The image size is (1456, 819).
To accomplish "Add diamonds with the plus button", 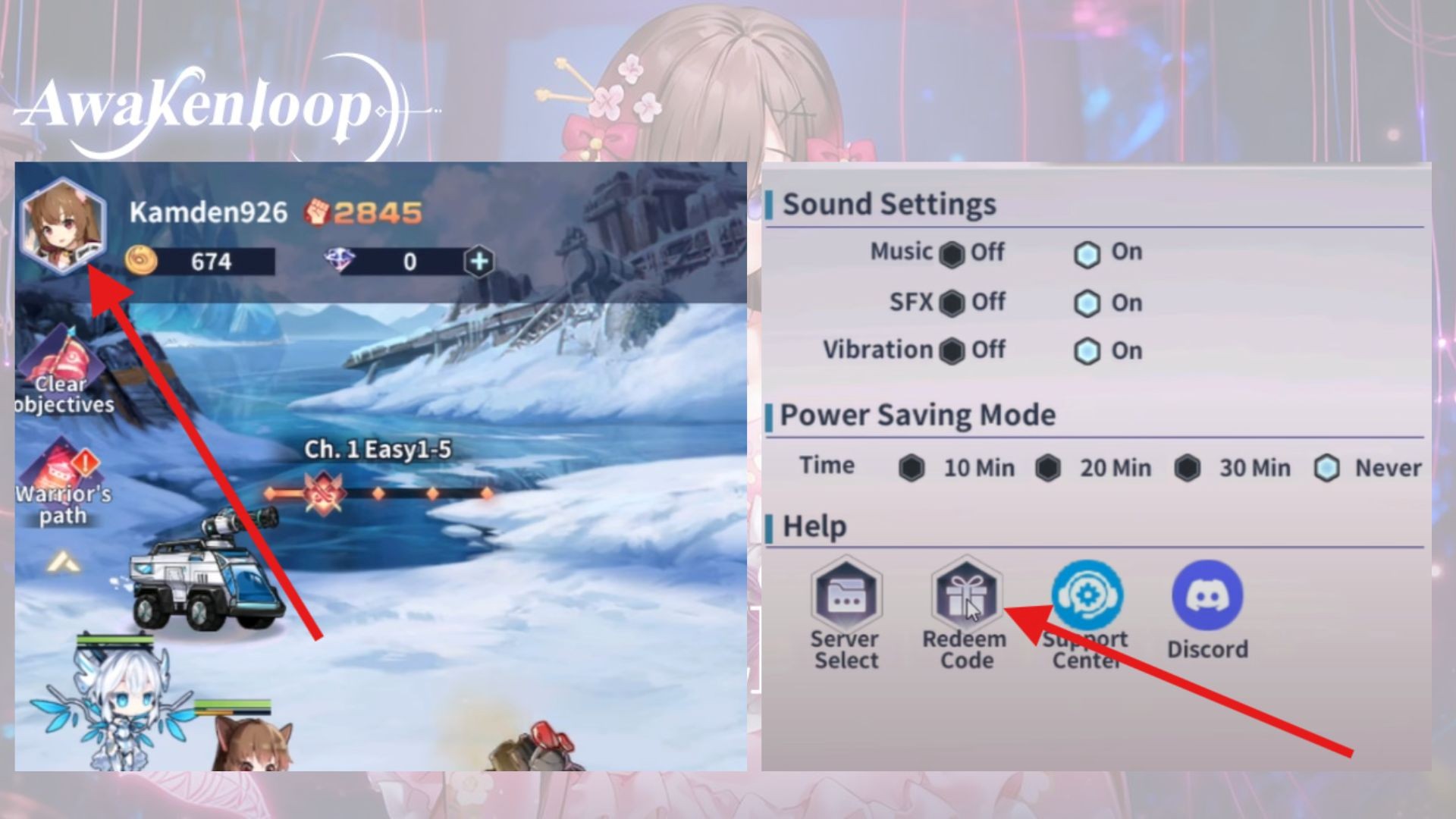I will [x=479, y=262].
